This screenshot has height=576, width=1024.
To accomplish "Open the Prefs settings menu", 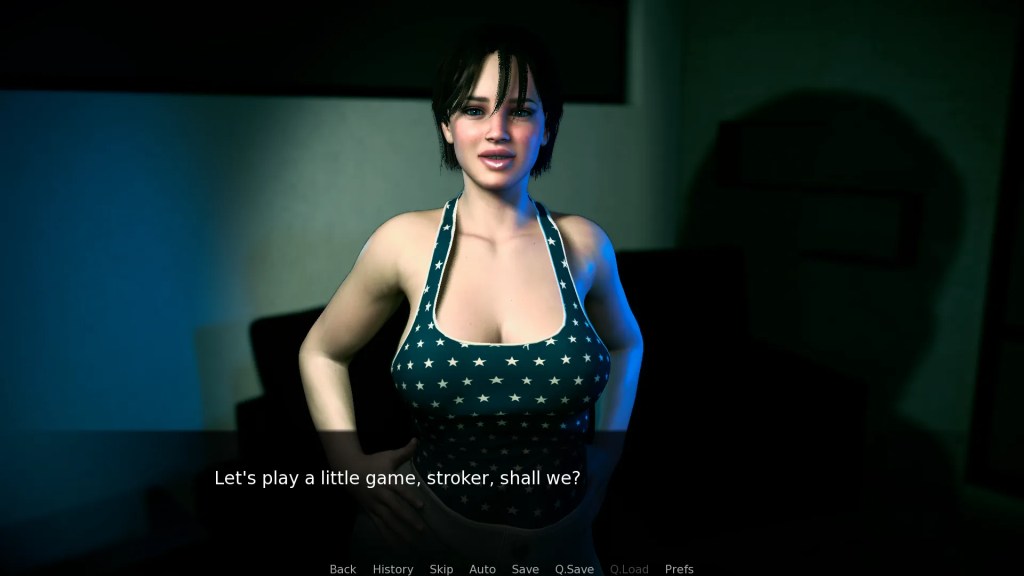I will point(679,569).
